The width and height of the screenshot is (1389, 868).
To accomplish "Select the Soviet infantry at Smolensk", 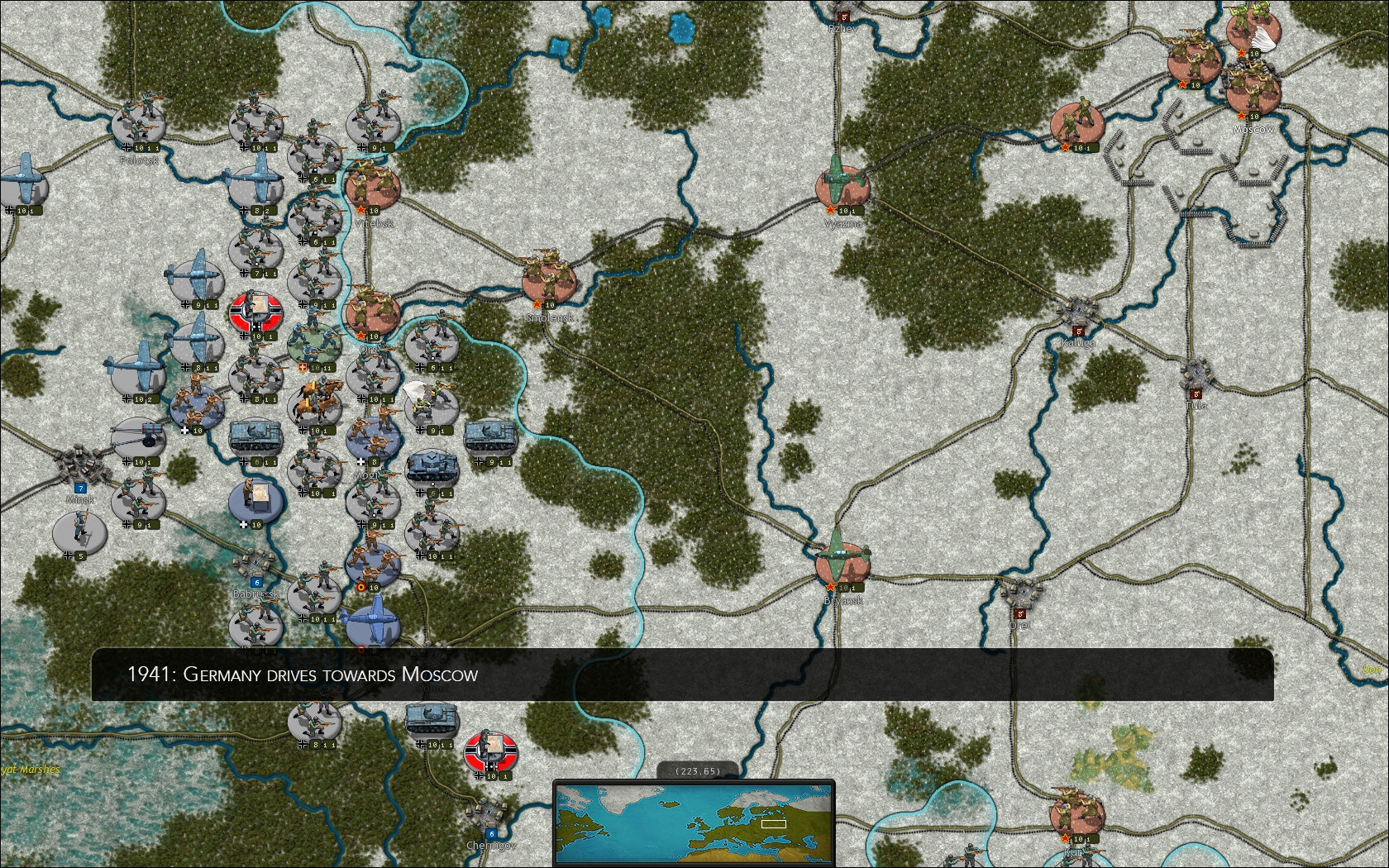I will [549, 274].
